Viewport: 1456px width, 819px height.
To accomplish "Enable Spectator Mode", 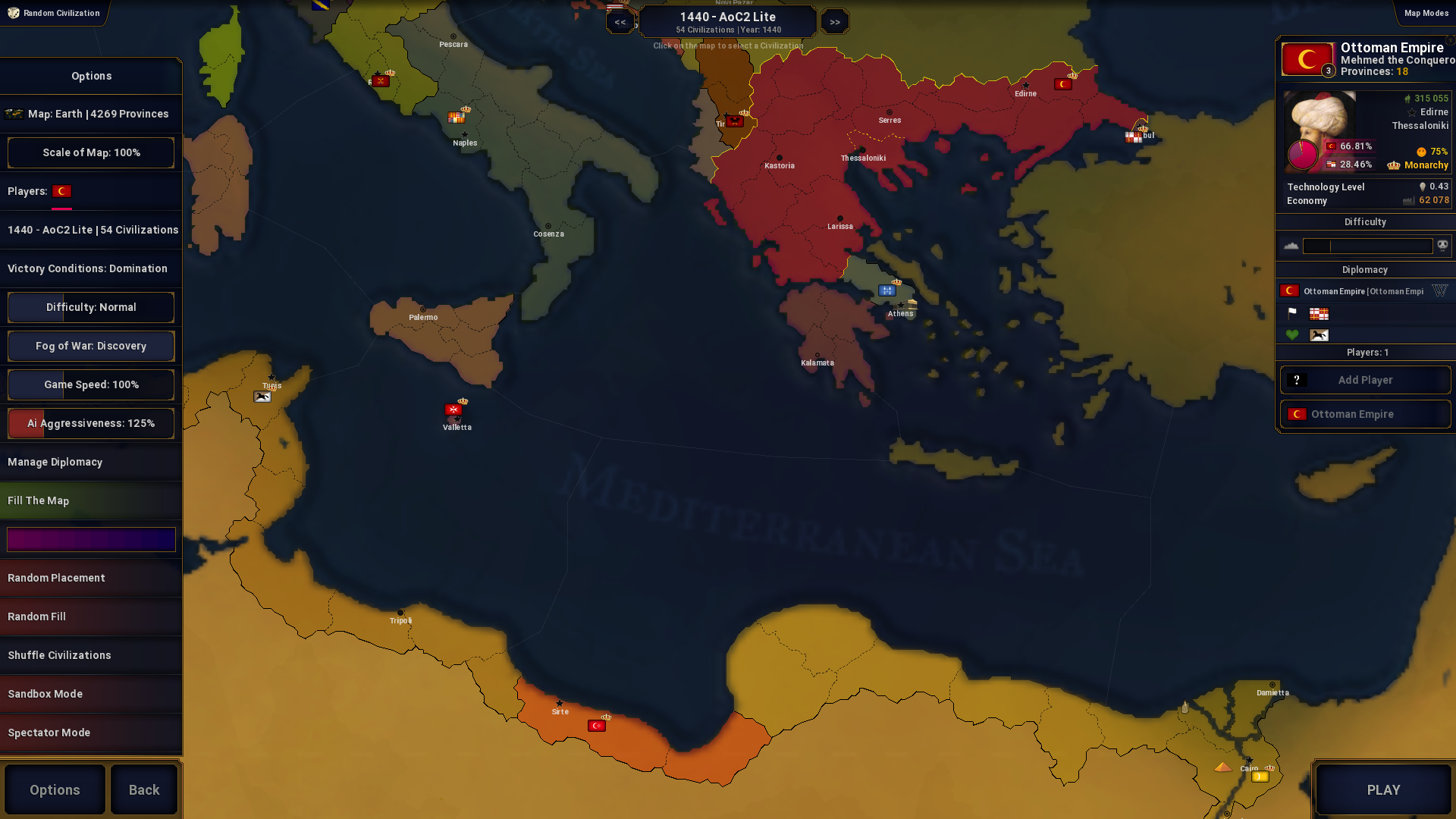I will click(x=91, y=733).
